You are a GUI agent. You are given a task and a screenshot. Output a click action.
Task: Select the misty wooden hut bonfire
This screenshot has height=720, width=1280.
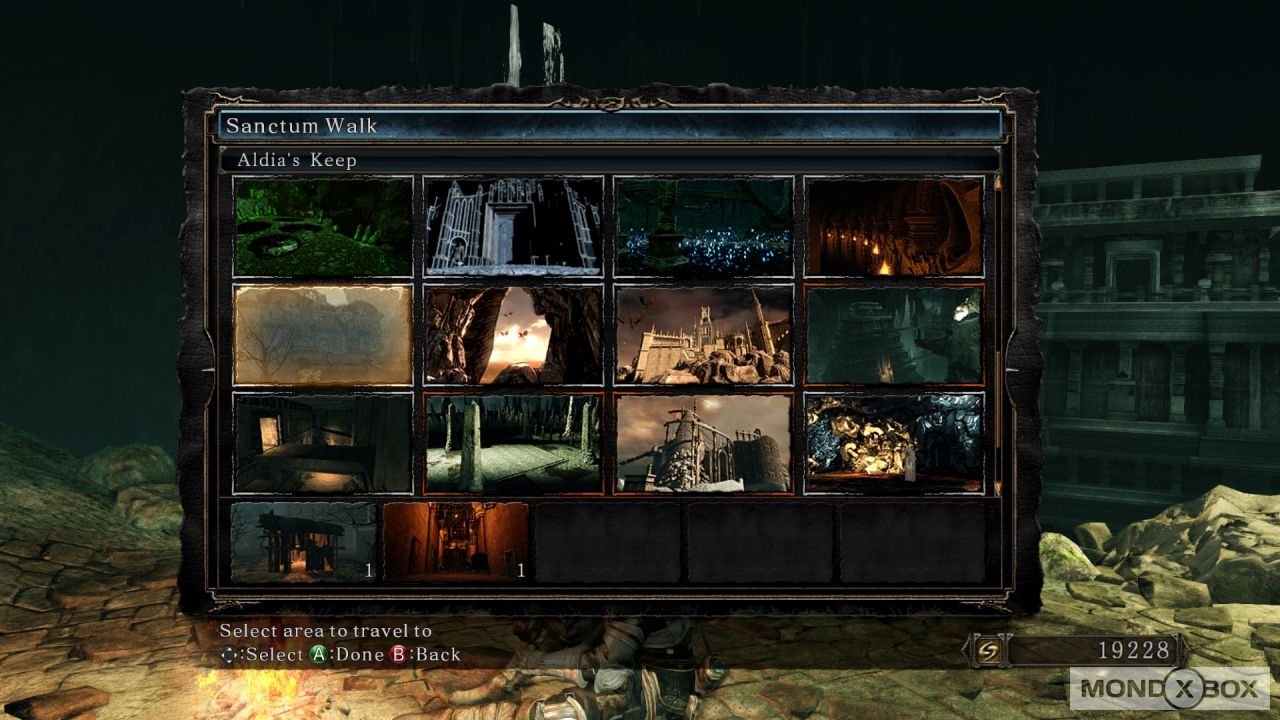(x=304, y=542)
